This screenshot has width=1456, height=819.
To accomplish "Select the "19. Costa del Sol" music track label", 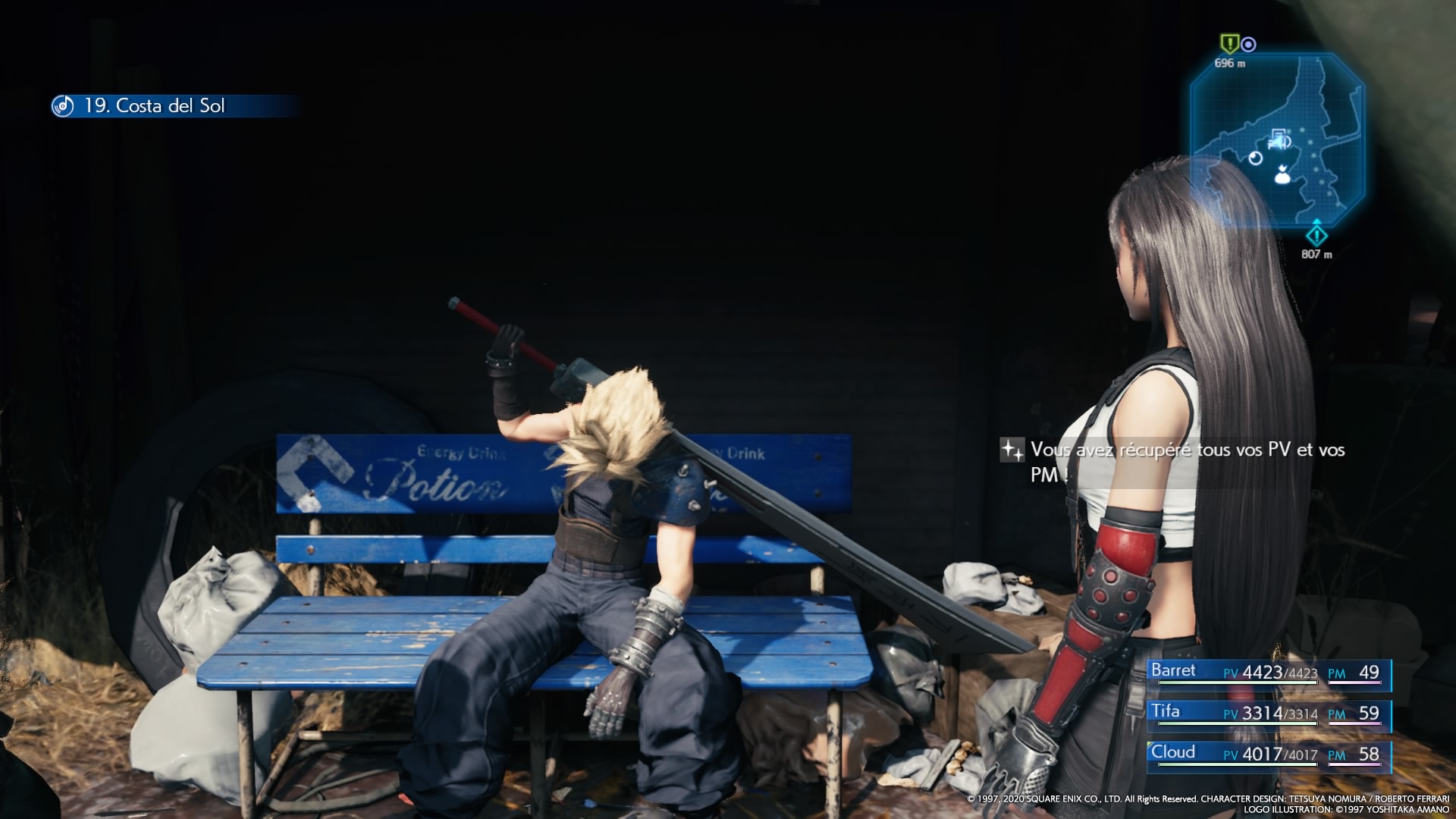I will click(x=155, y=106).
